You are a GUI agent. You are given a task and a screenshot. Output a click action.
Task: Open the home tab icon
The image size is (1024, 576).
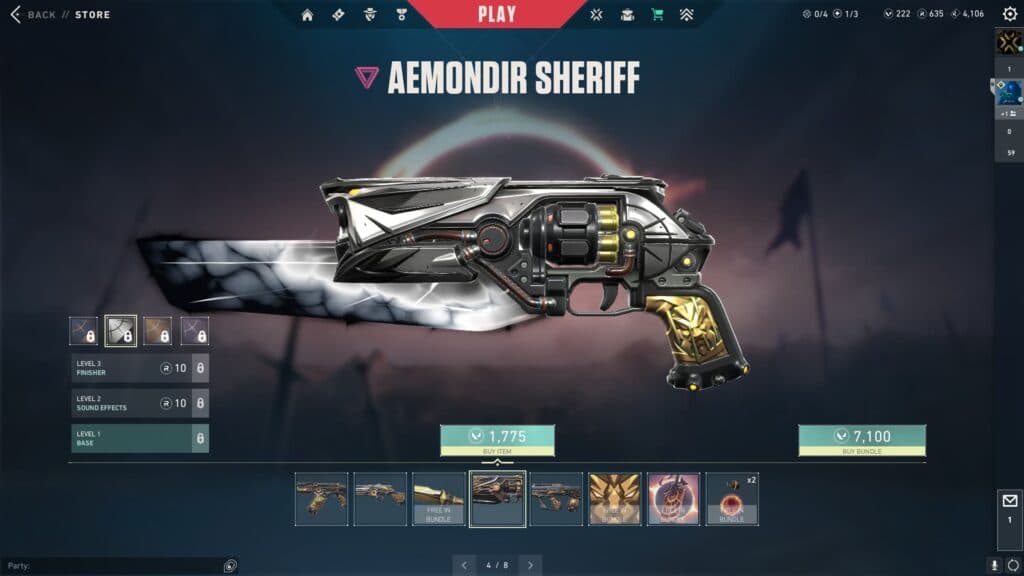click(x=307, y=15)
